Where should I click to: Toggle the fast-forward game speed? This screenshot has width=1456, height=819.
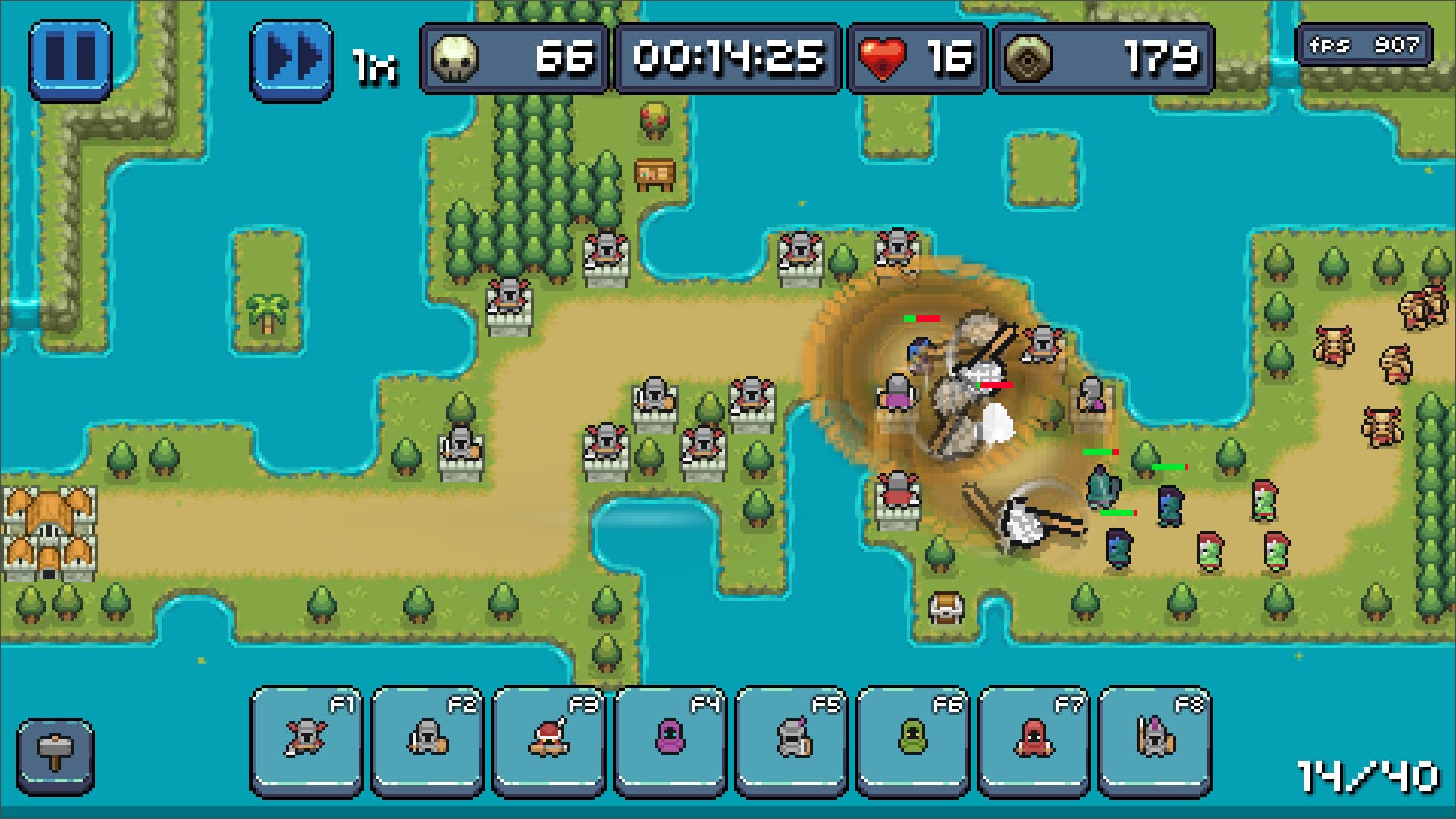tap(291, 57)
